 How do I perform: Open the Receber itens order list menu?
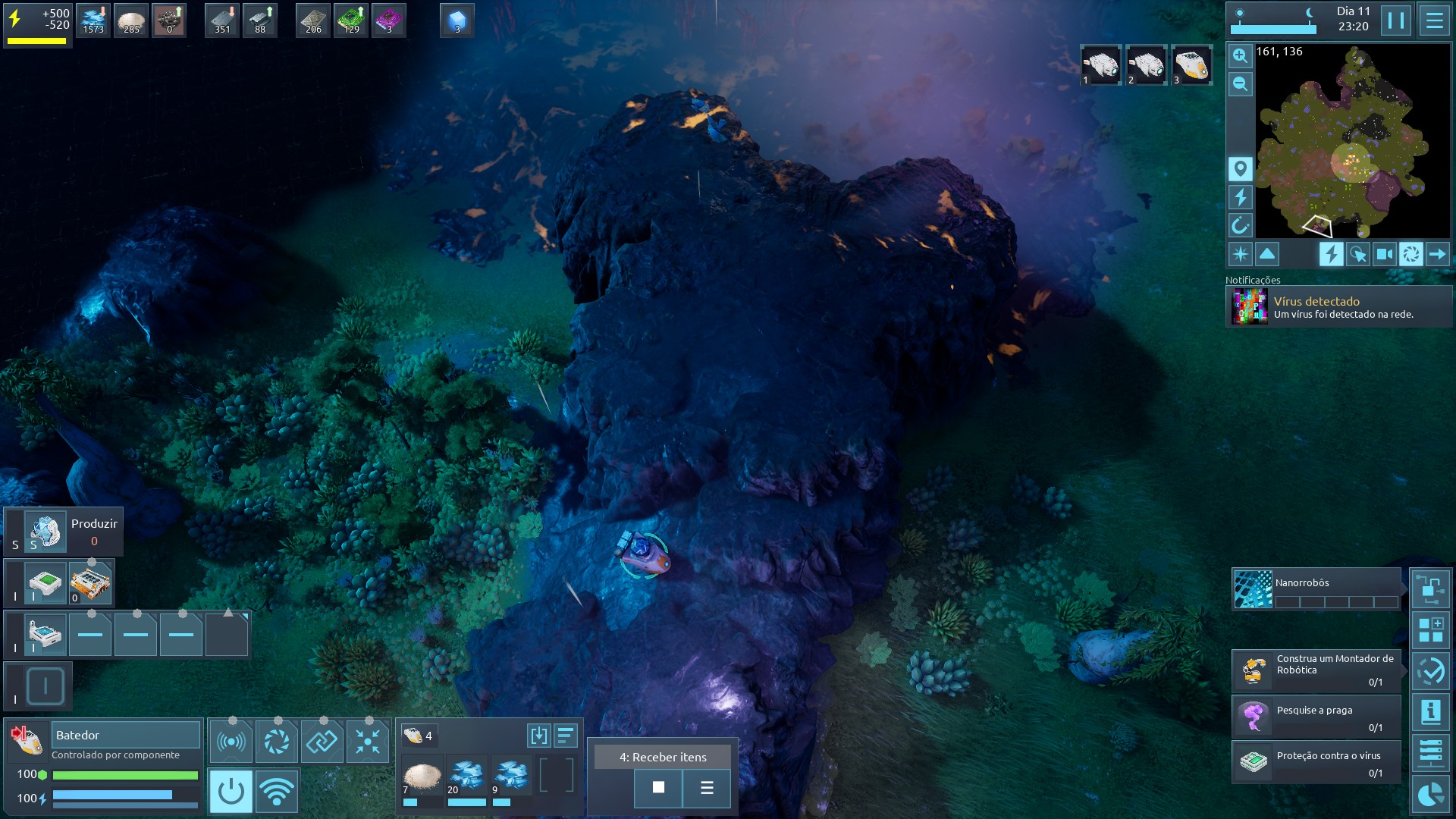[x=707, y=788]
